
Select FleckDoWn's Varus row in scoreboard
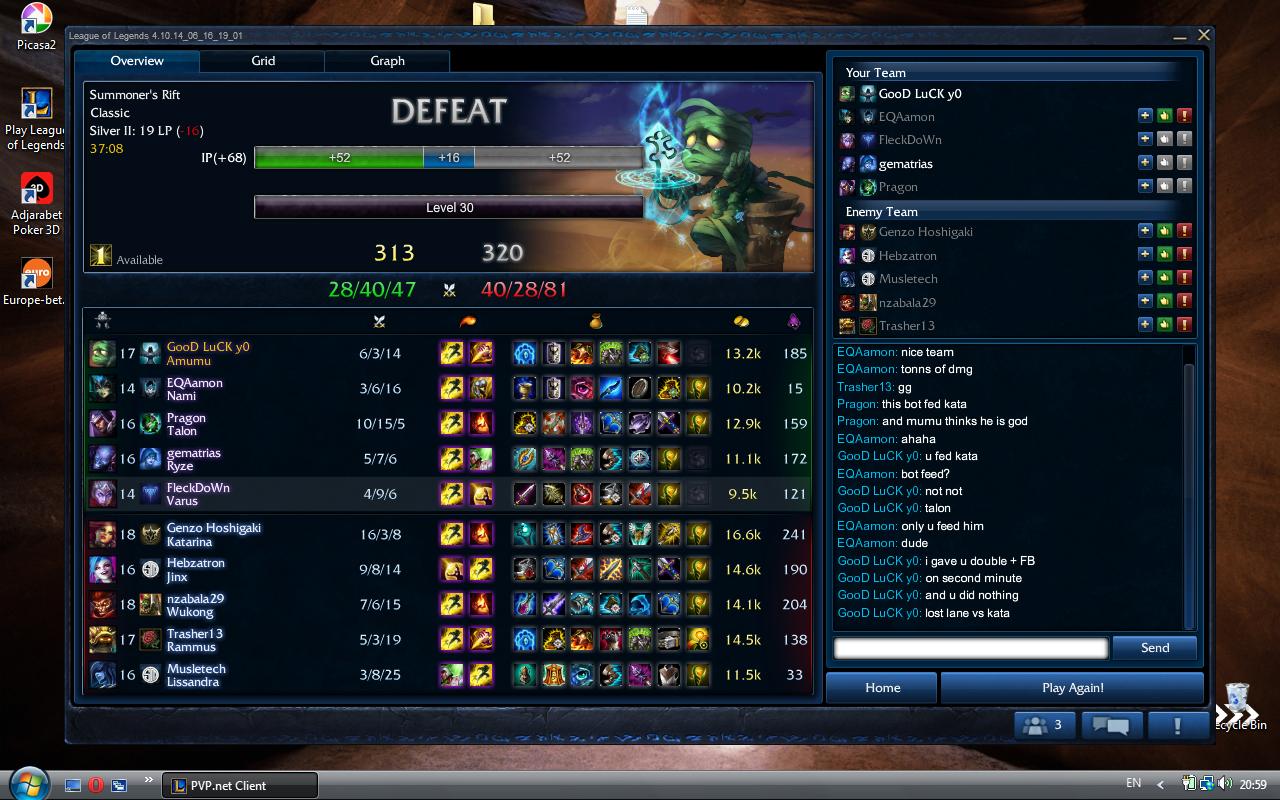[x=450, y=494]
